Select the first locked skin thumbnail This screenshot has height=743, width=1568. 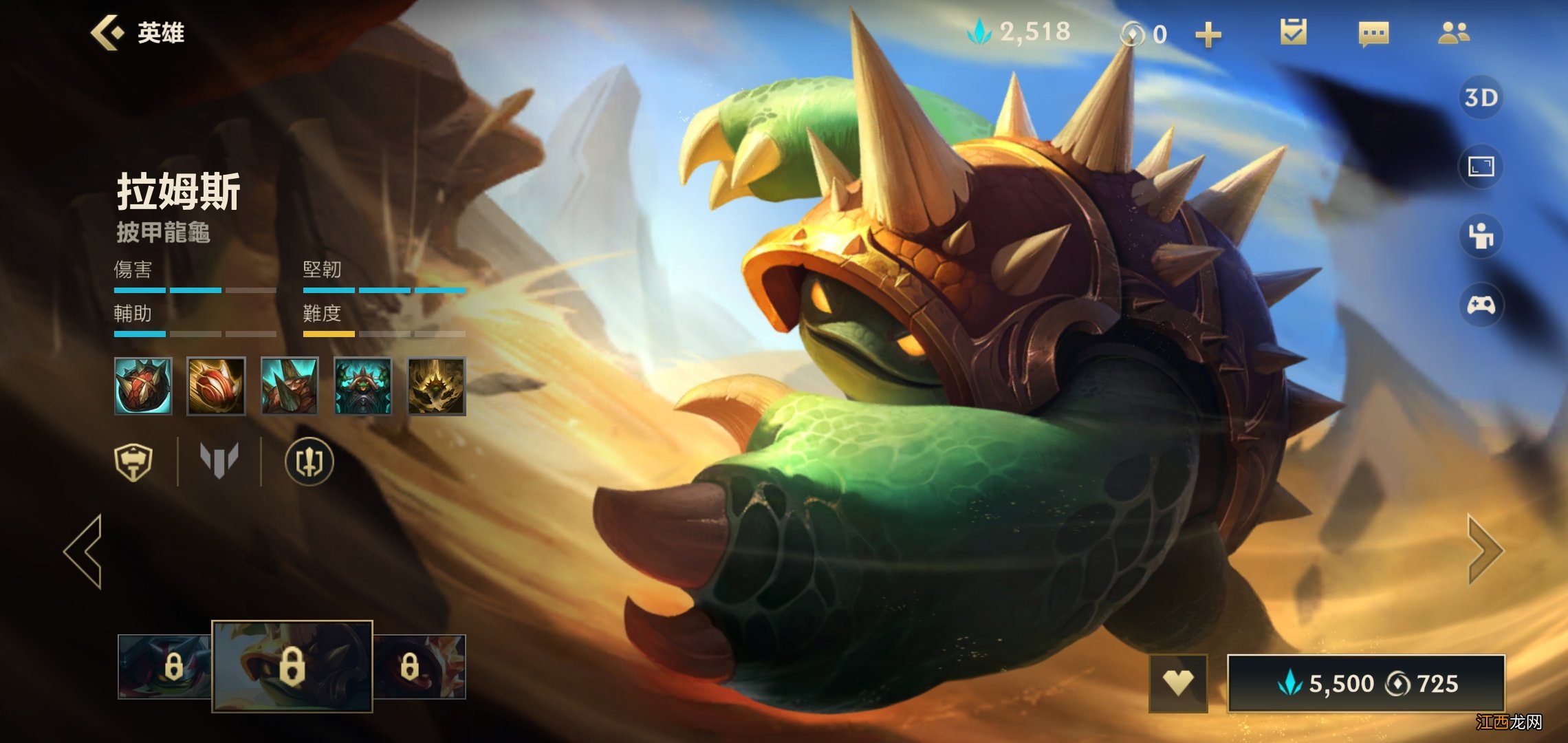[165, 666]
